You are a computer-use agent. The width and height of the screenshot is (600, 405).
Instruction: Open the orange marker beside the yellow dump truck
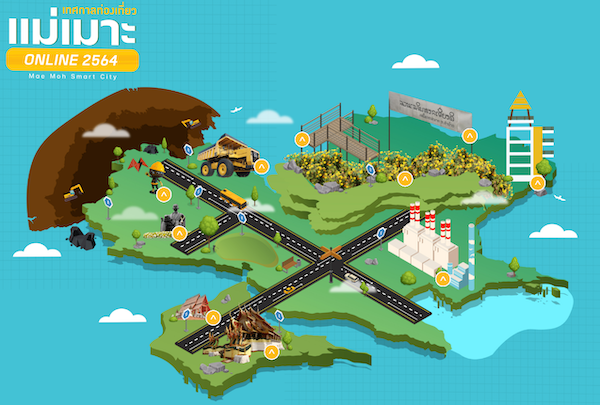click(x=262, y=166)
